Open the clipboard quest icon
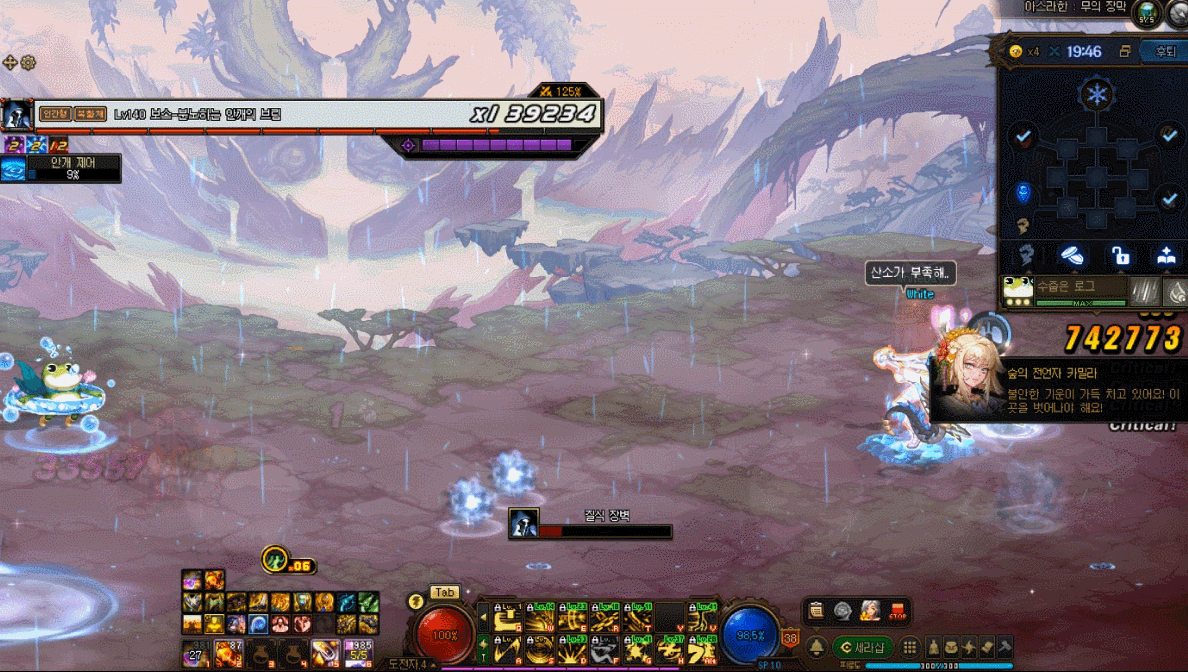Image resolution: width=1188 pixels, height=672 pixels. coord(817,610)
